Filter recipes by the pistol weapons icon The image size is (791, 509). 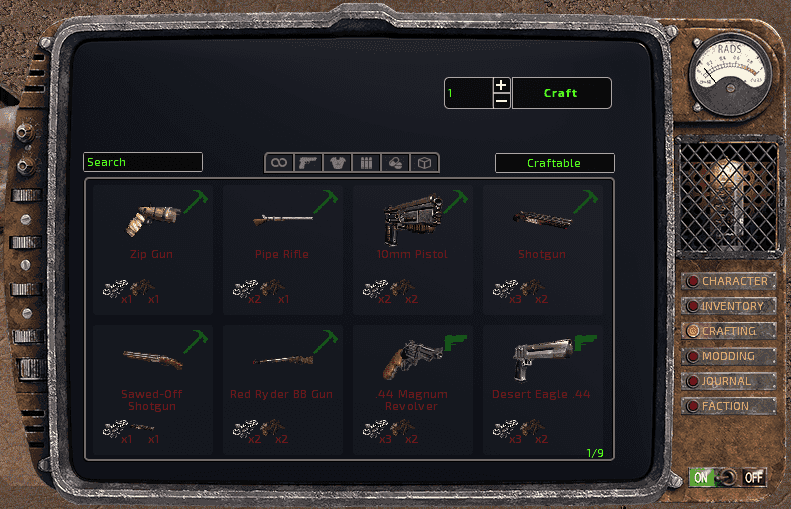tap(308, 163)
